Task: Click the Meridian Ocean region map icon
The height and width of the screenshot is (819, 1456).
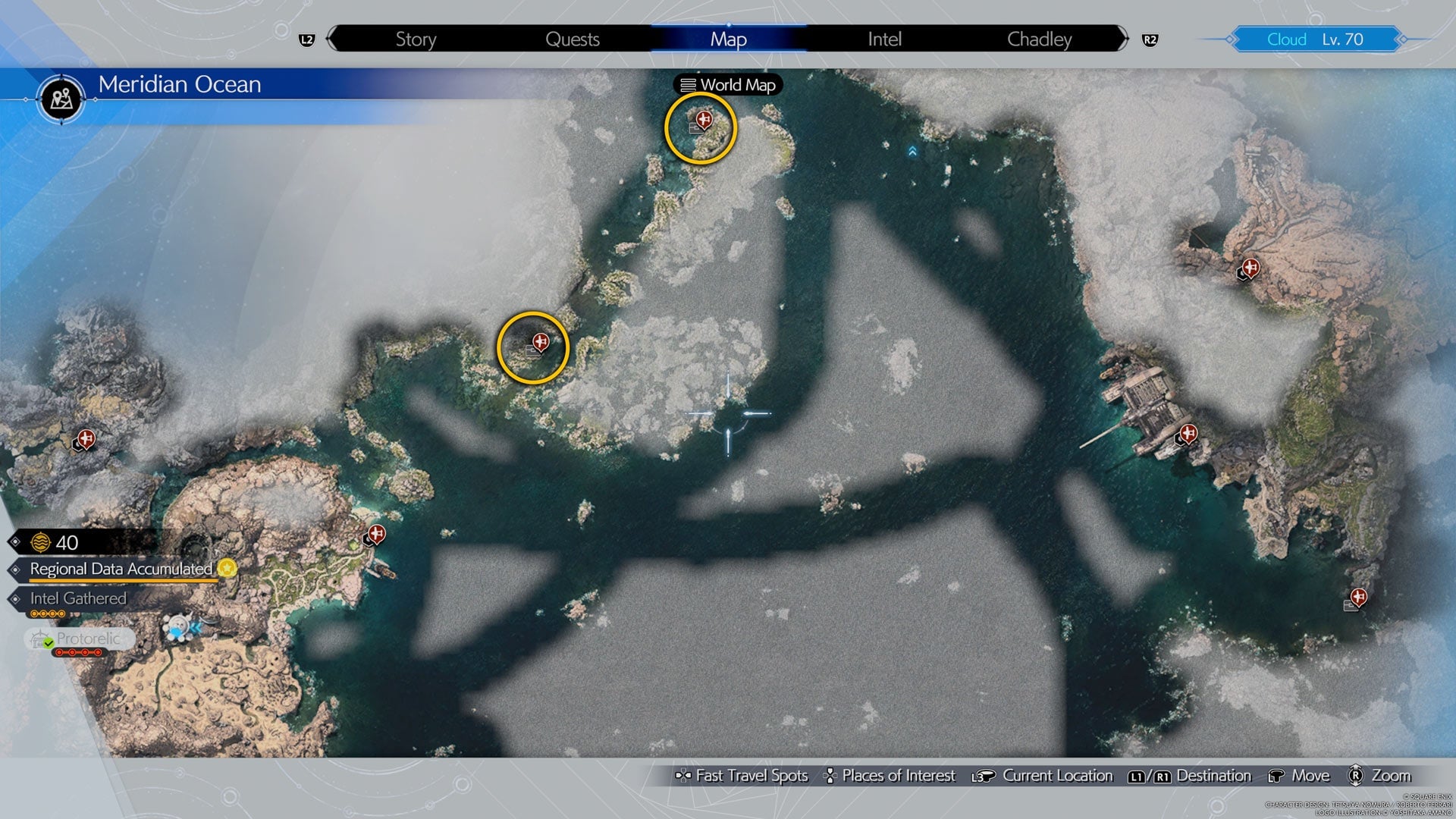Action: [62, 99]
